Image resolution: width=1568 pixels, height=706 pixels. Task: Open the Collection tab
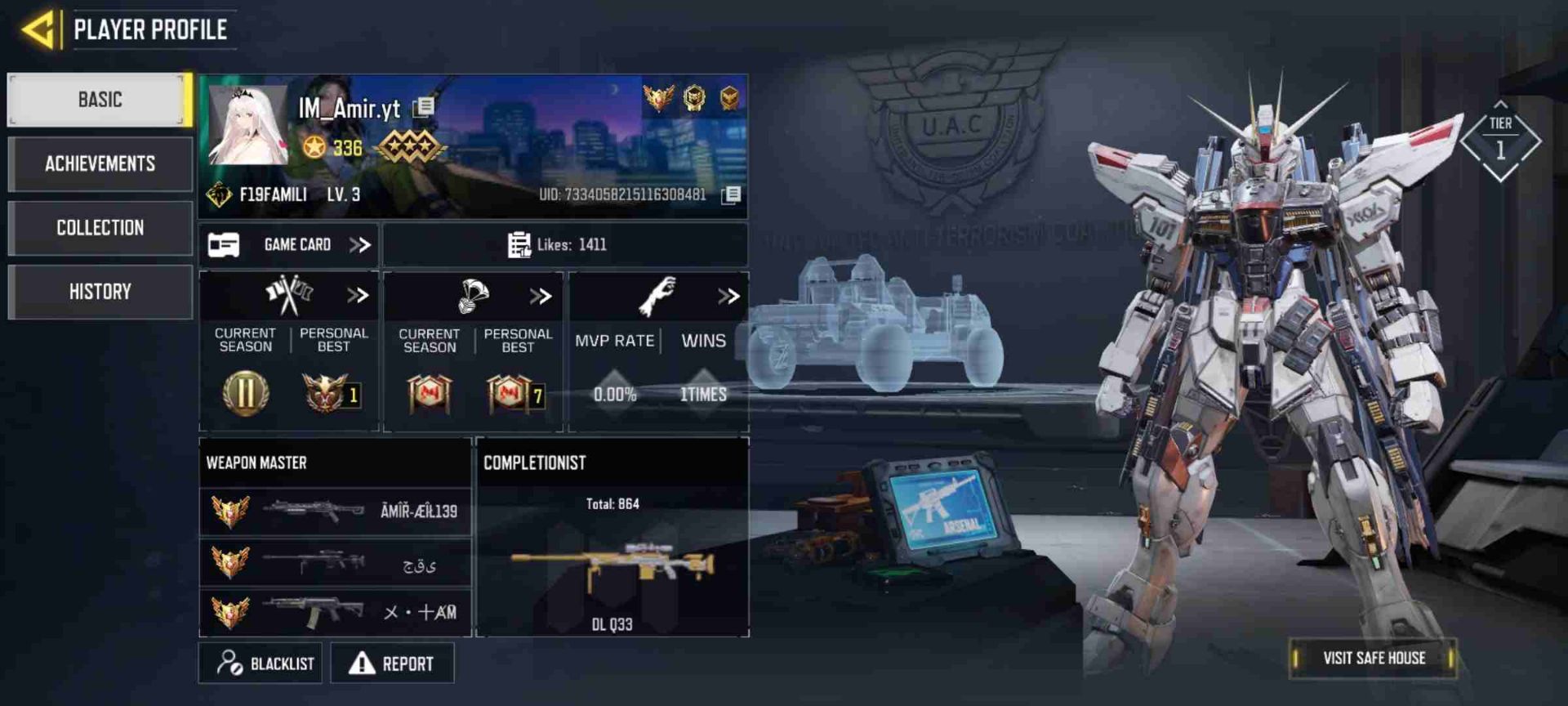pos(100,227)
